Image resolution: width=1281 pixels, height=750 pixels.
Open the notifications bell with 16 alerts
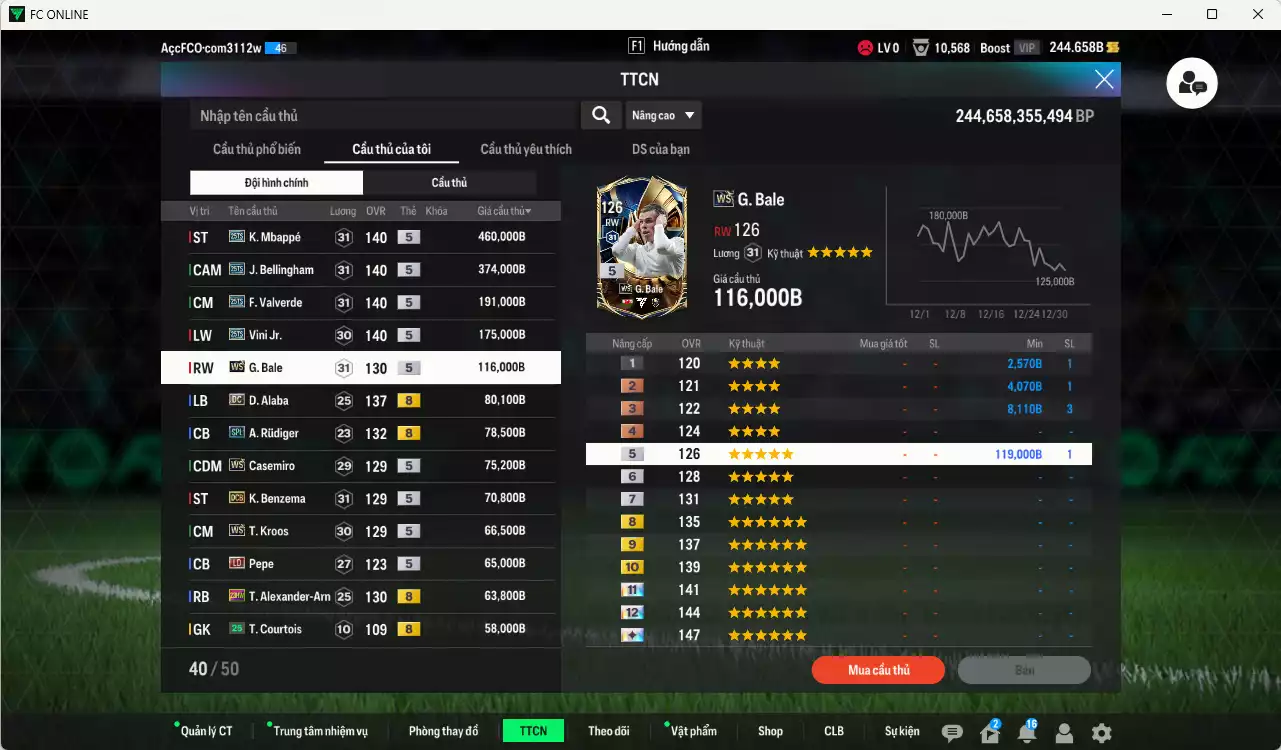click(x=1026, y=731)
